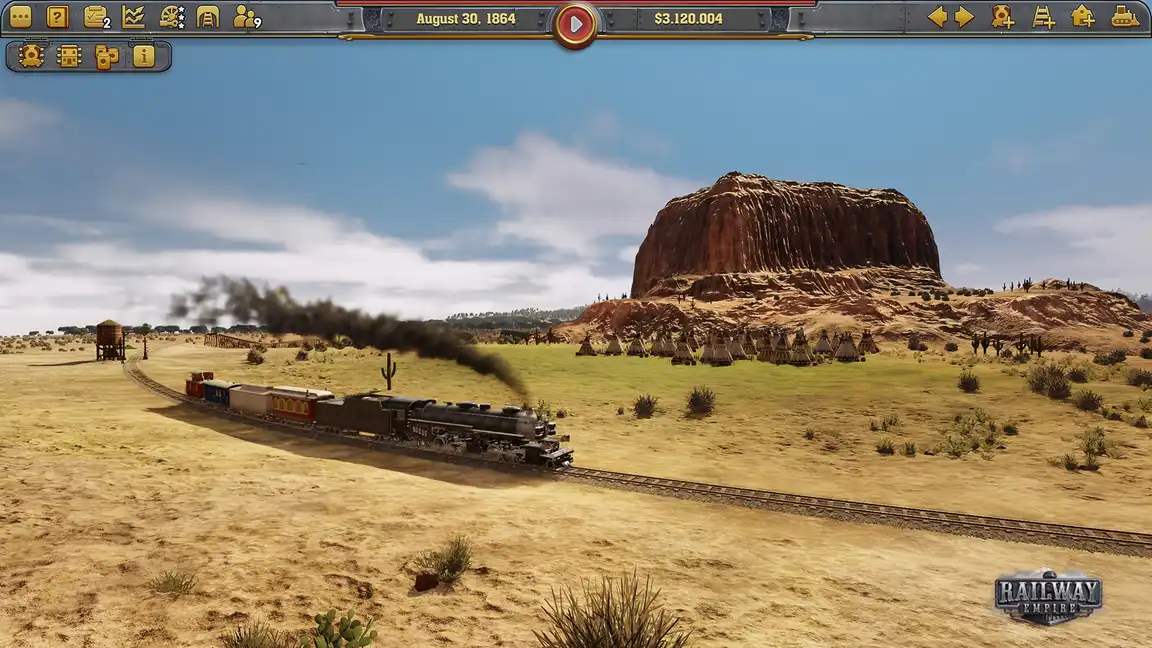
Task: Select the left arrow in top bar
Action: click(937, 17)
